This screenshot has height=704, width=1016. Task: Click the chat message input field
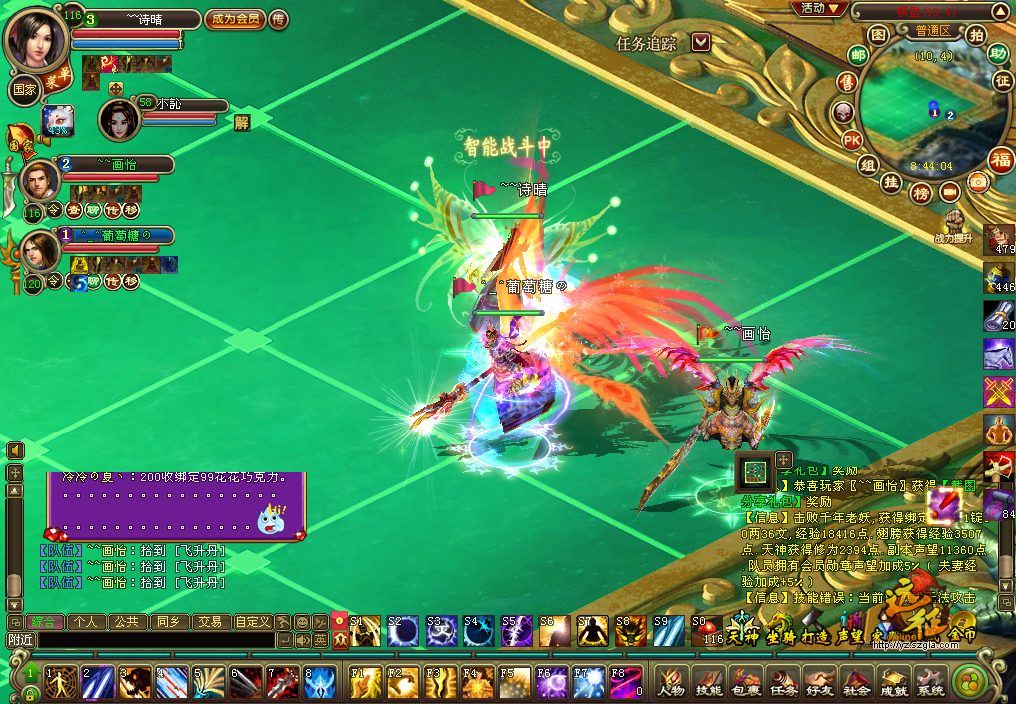[140, 639]
